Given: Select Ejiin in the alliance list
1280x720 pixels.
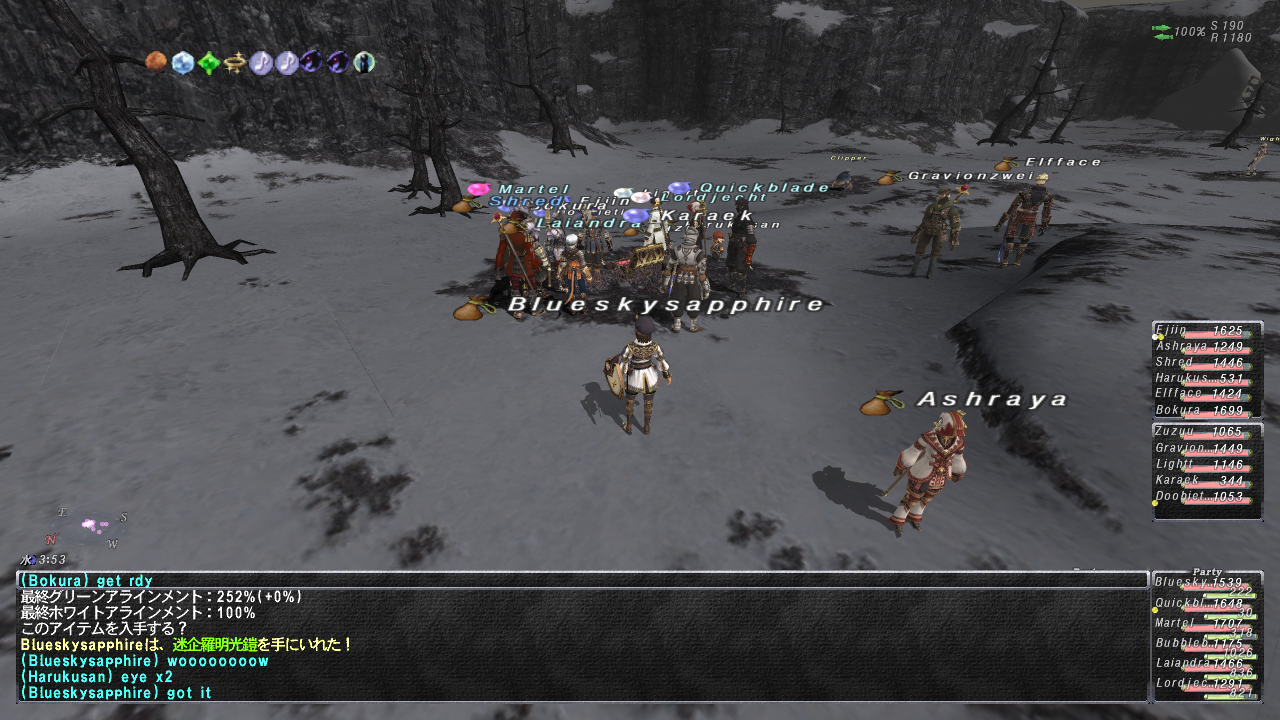Looking at the screenshot, I should point(1206,331).
